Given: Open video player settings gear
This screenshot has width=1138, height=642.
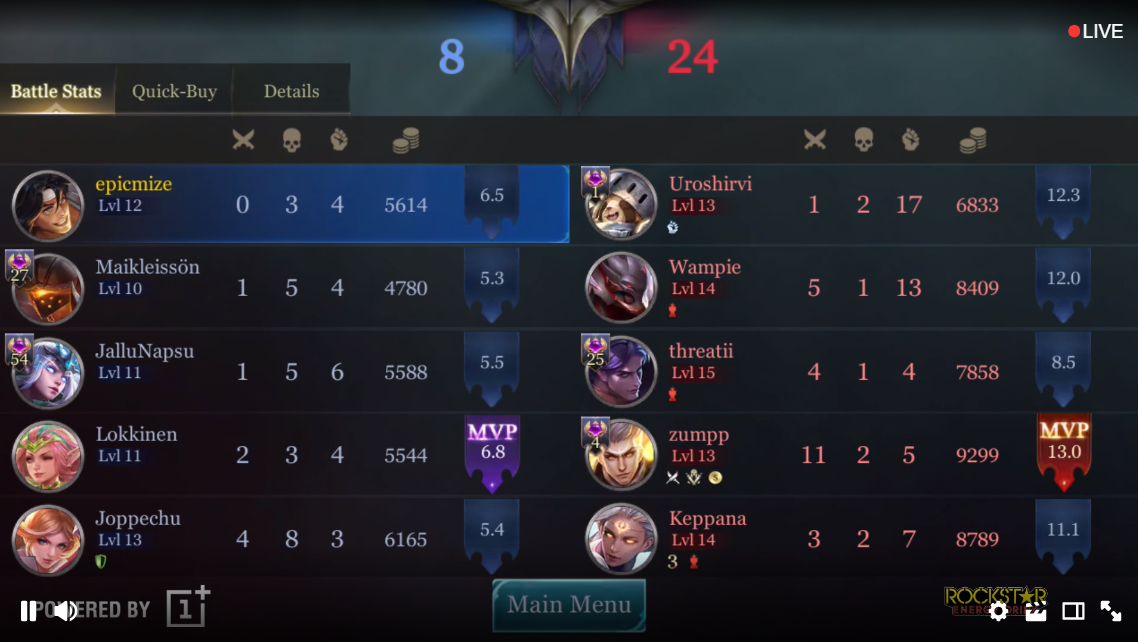Looking at the screenshot, I should 998,611.
